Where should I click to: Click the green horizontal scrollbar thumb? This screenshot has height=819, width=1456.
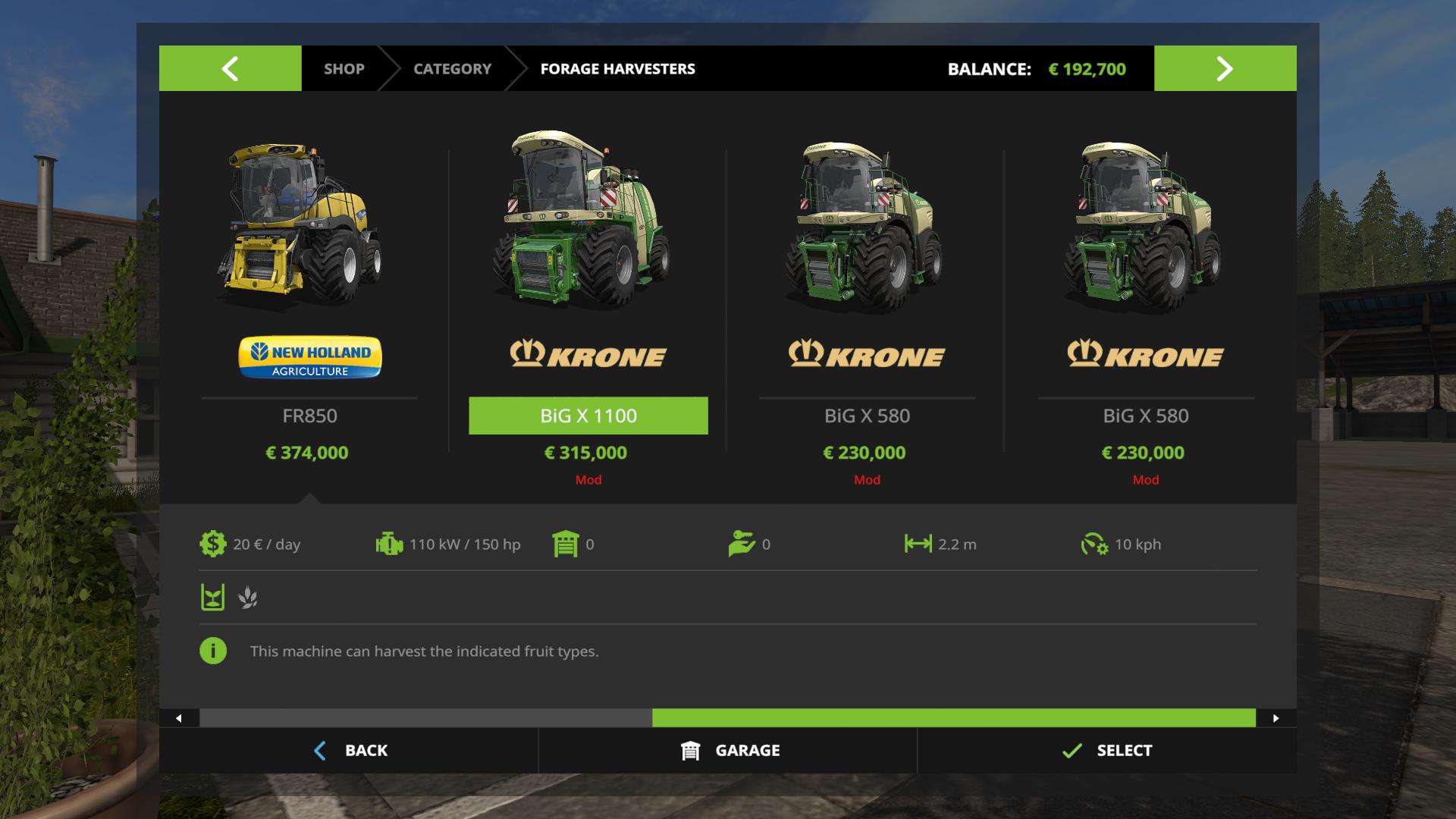tap(953, 718)
